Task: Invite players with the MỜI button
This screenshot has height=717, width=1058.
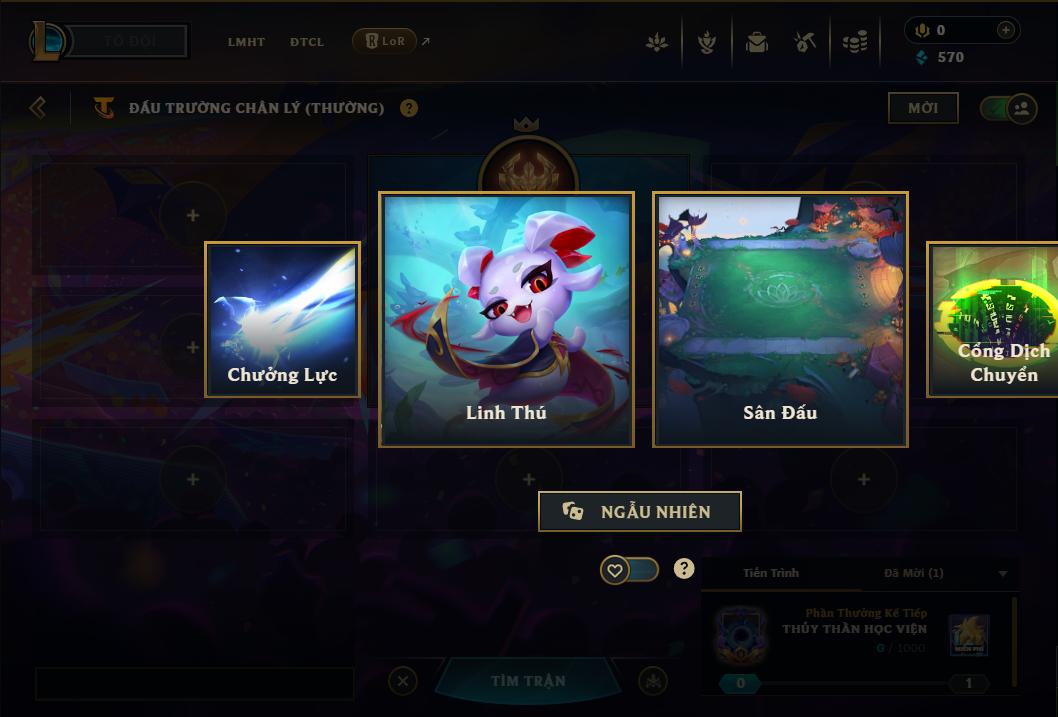Action: coord(922,108)
